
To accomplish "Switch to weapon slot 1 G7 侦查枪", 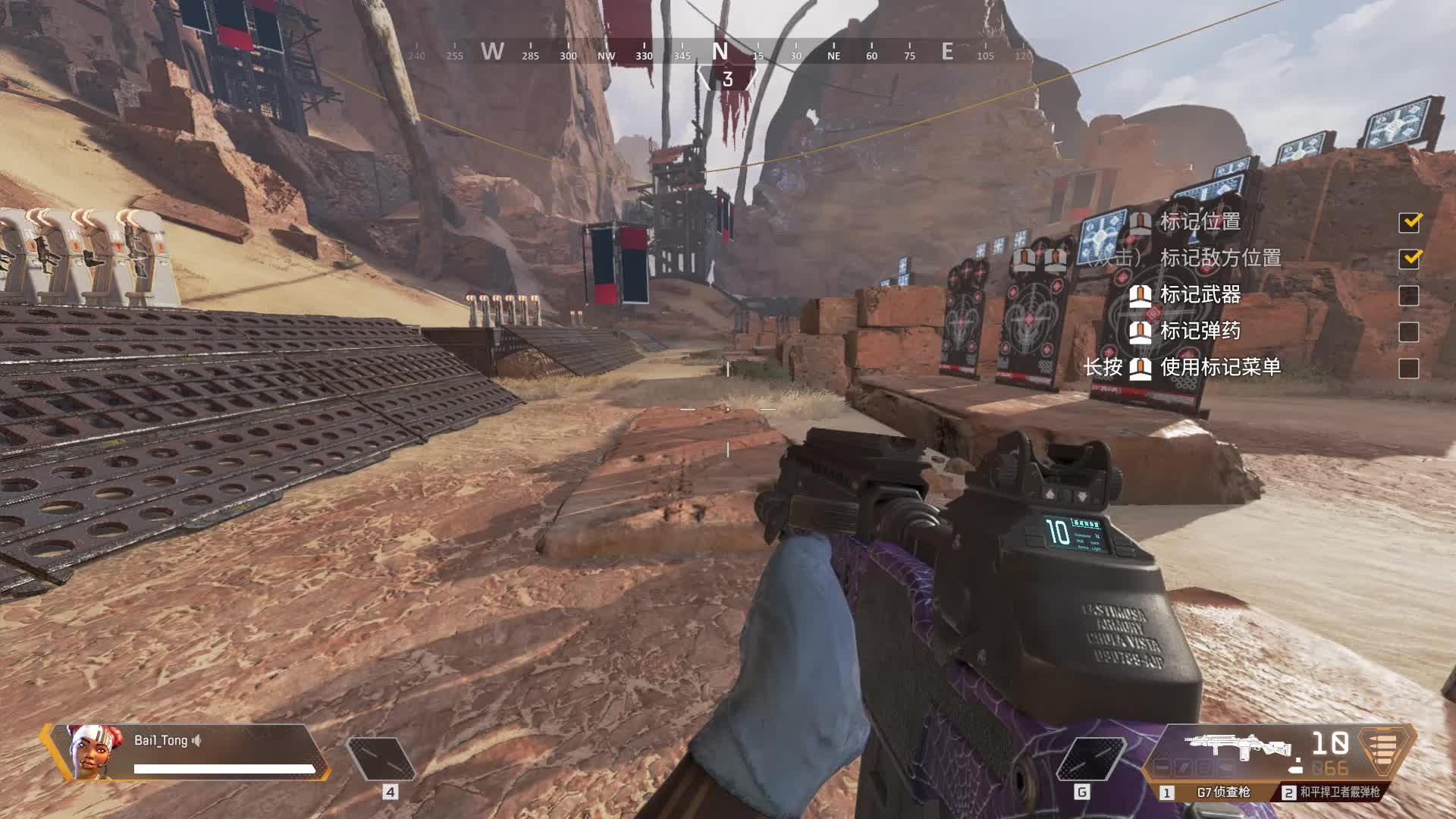I will pyautogui.click(x=1213, y=792).
